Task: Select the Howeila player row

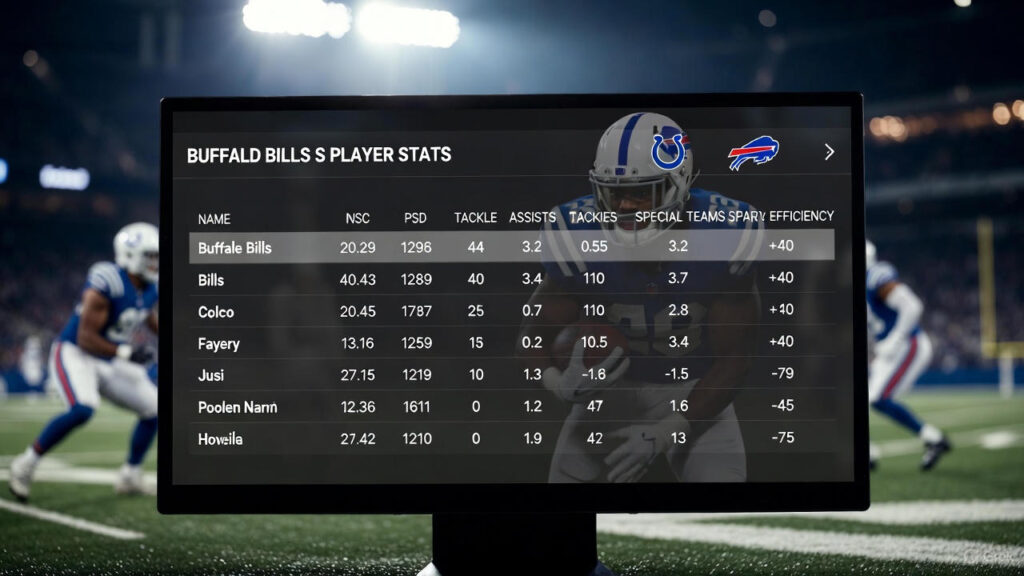Action: 220,439
